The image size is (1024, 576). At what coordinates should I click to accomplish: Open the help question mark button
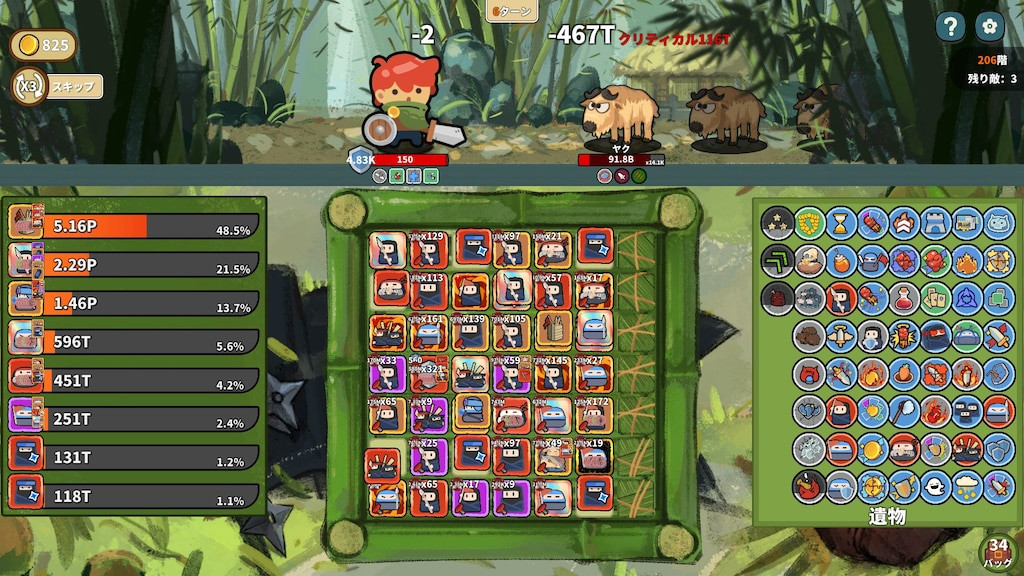(951, 27)
